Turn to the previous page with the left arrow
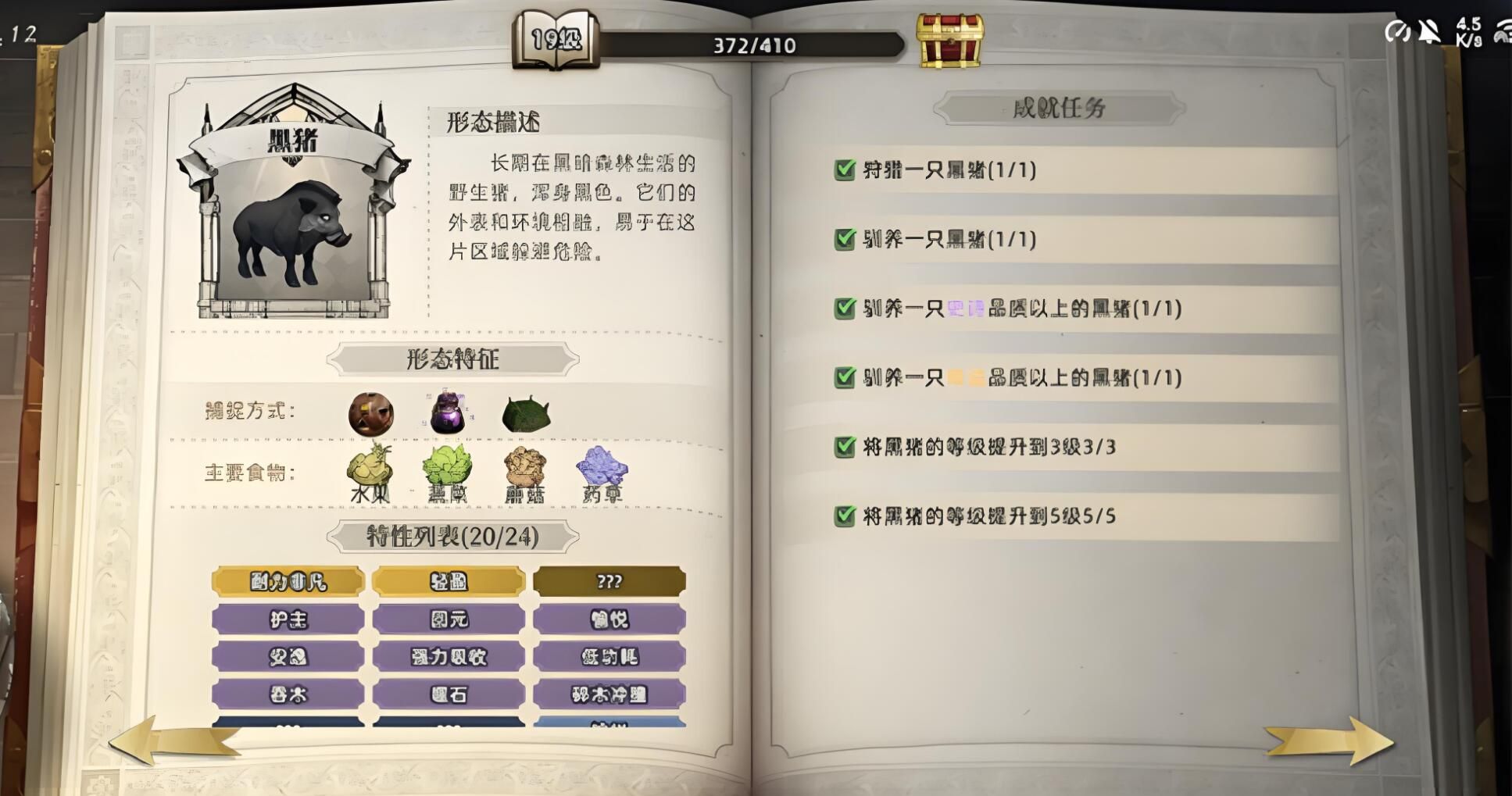 pyautogui.click(x=173, y=740)
